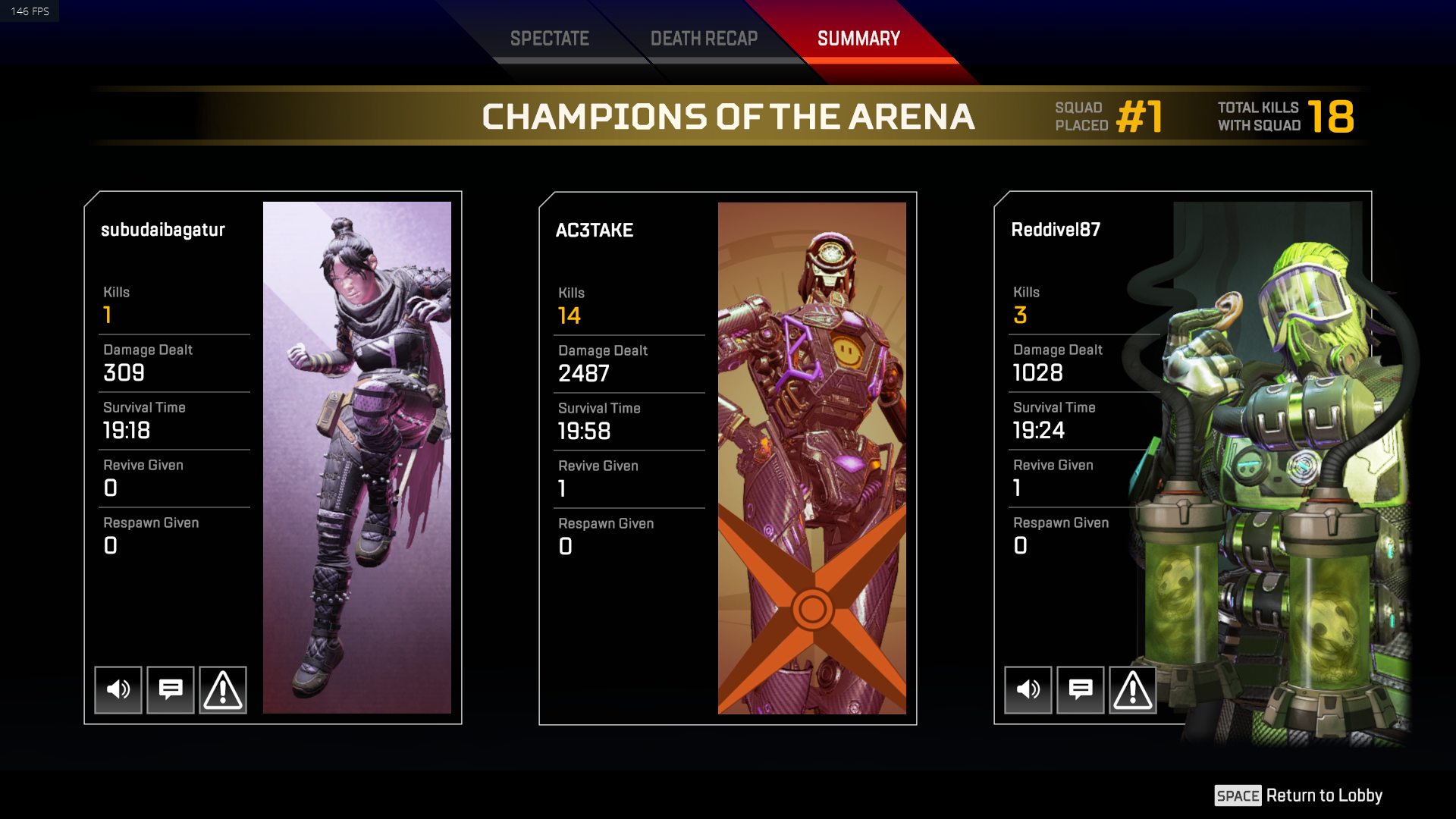
Task: Select the Summary tab
Action: click(x=857, y=38)
